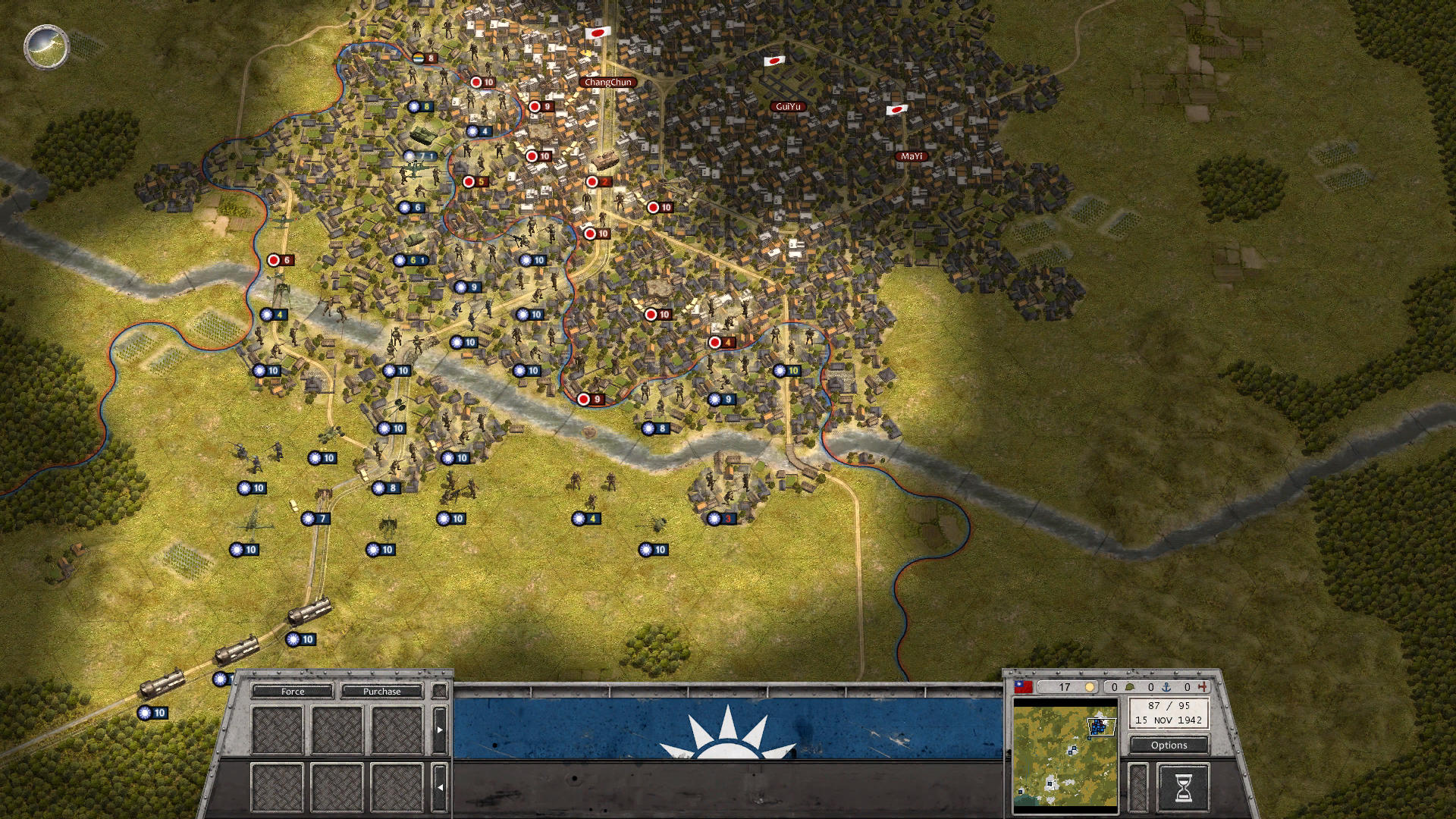Open the Force tab
Screen dimensions: 1456x819
[x=294, y=692]
